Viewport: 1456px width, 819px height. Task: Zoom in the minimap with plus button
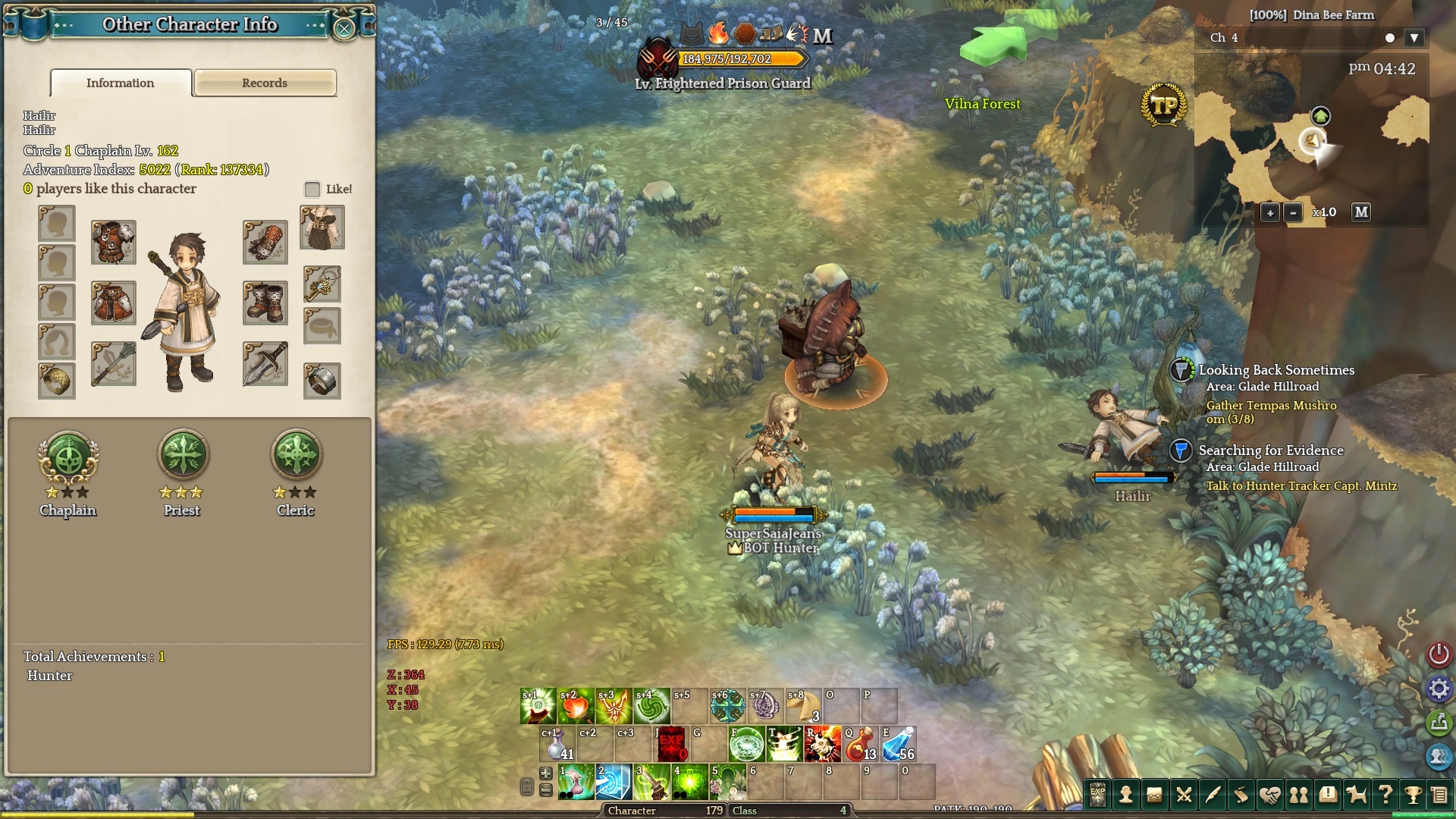pos(1270,212)
